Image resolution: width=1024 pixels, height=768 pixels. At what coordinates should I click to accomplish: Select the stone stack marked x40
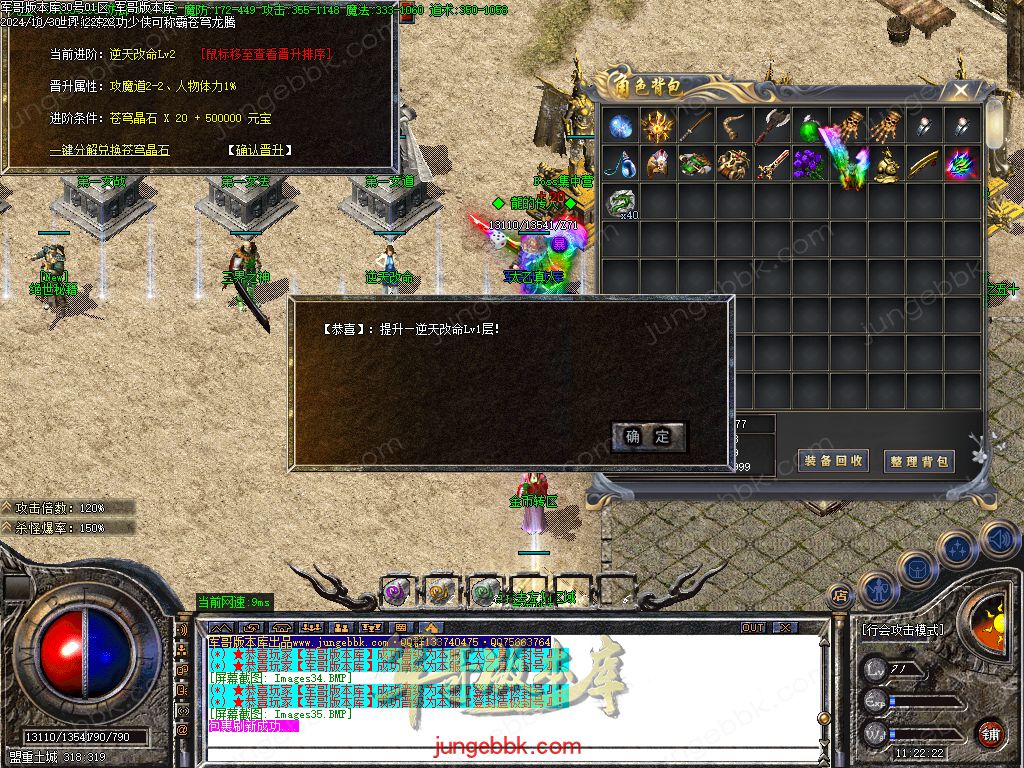(622, 202)
